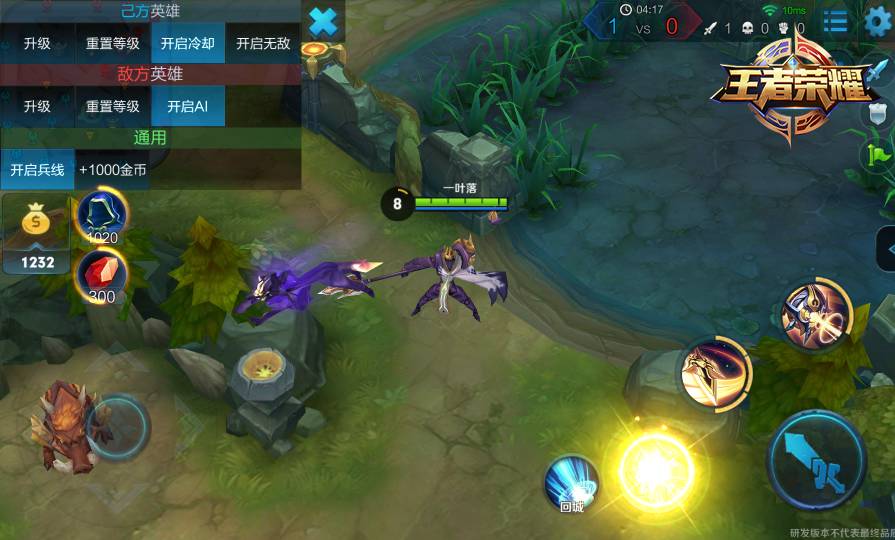The image size is (895, 540).
Task: Open the settings gear icon
Action: point(877,20)
